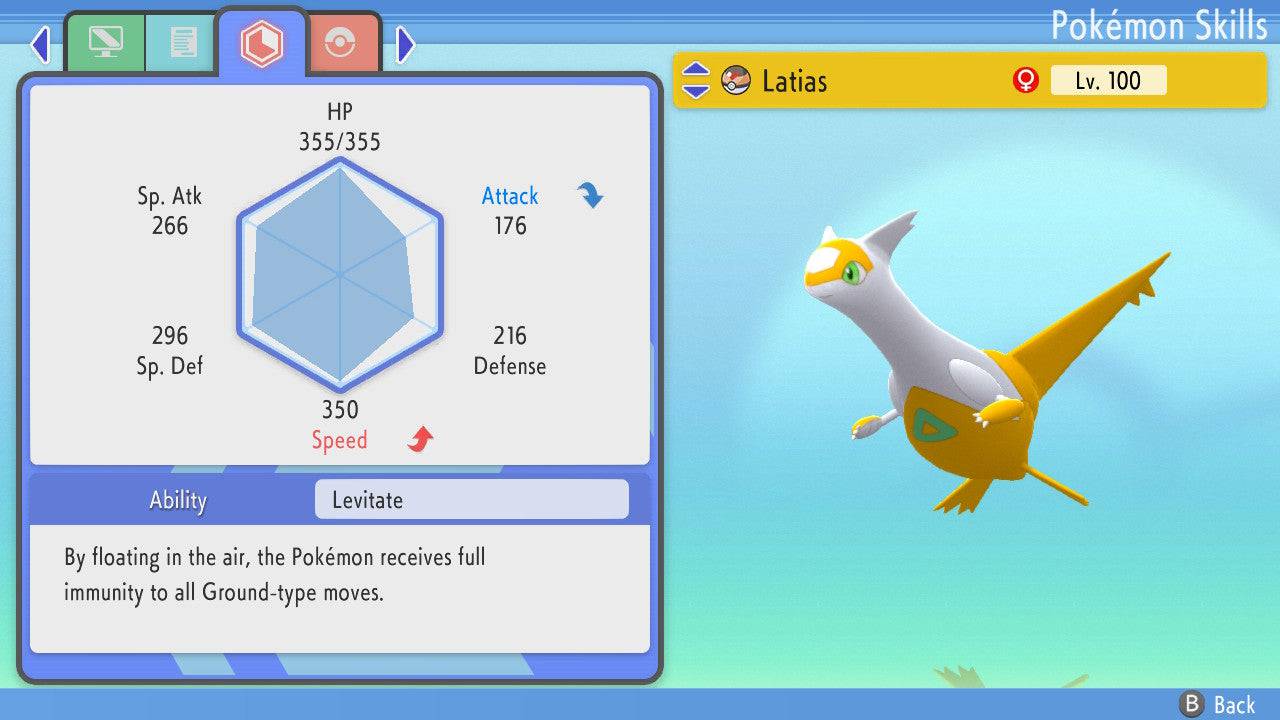This screenshot has width=1280, height=720.
Task: Switch to the red Poké Ball tab
Action: (342, 42)
